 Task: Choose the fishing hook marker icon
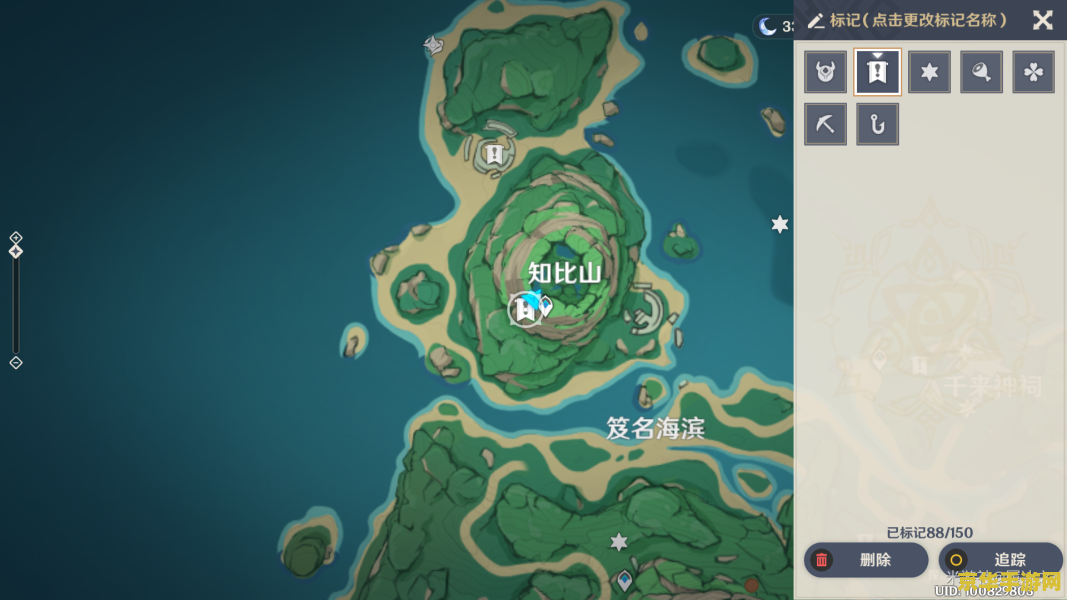tap(878, 125)
